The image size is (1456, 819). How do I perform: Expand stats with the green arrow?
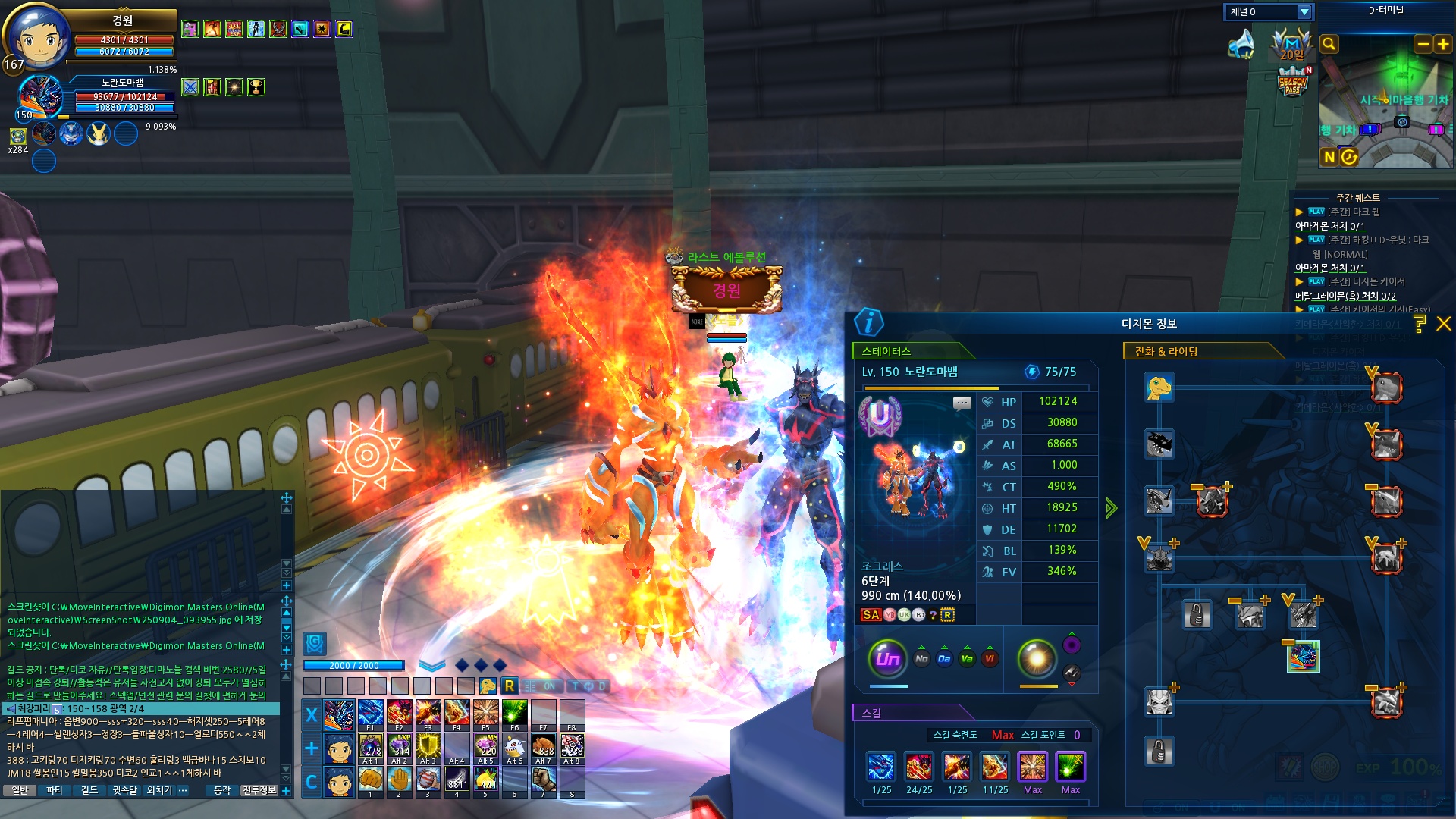coord(1111,508)
